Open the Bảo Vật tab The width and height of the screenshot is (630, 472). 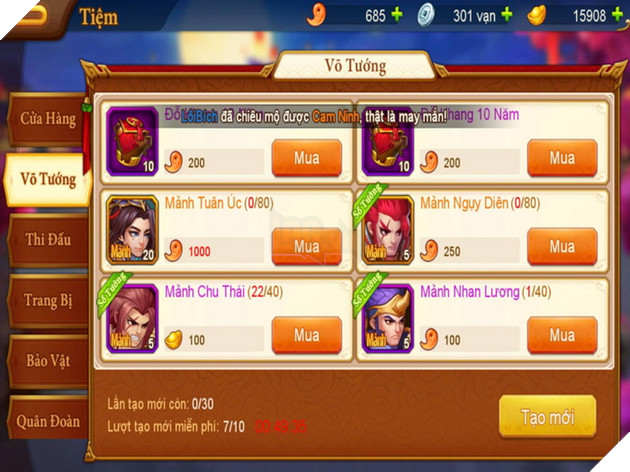click(47, 360)
